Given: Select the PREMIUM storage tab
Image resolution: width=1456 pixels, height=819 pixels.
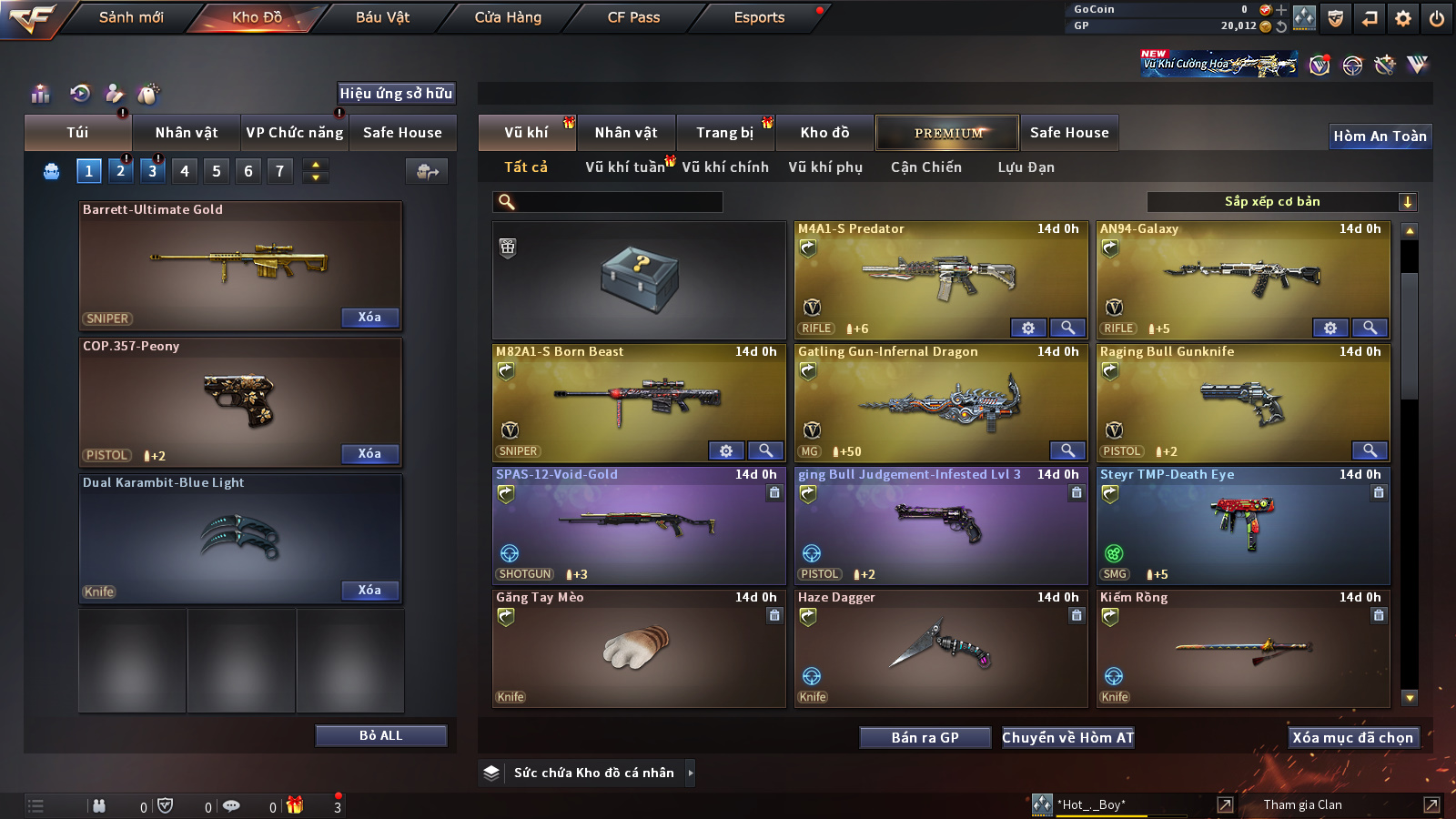Looking at the screenshot, I should [947, 133].
